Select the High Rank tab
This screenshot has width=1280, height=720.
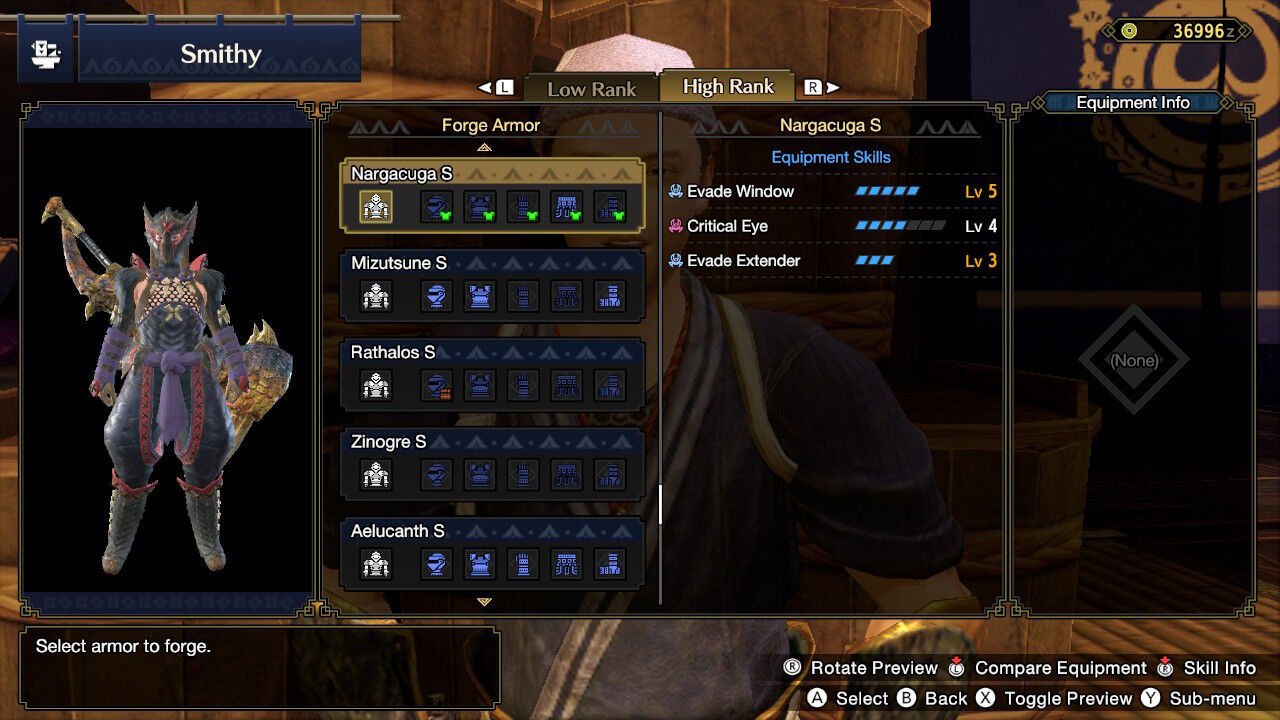pos(728,87)
